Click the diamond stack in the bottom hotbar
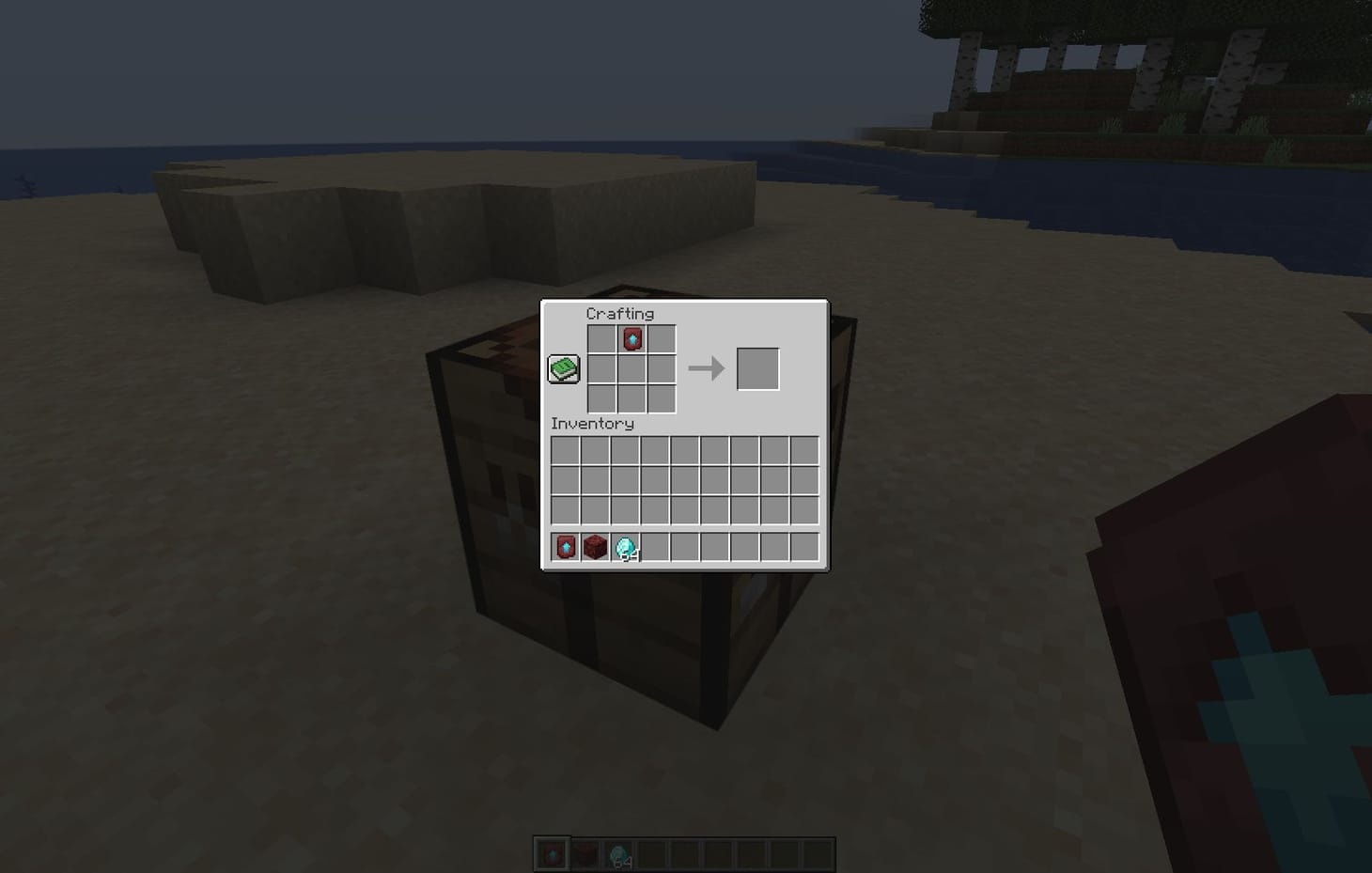Viewport: 1372px width, 873px height. [x=620, y=855]
